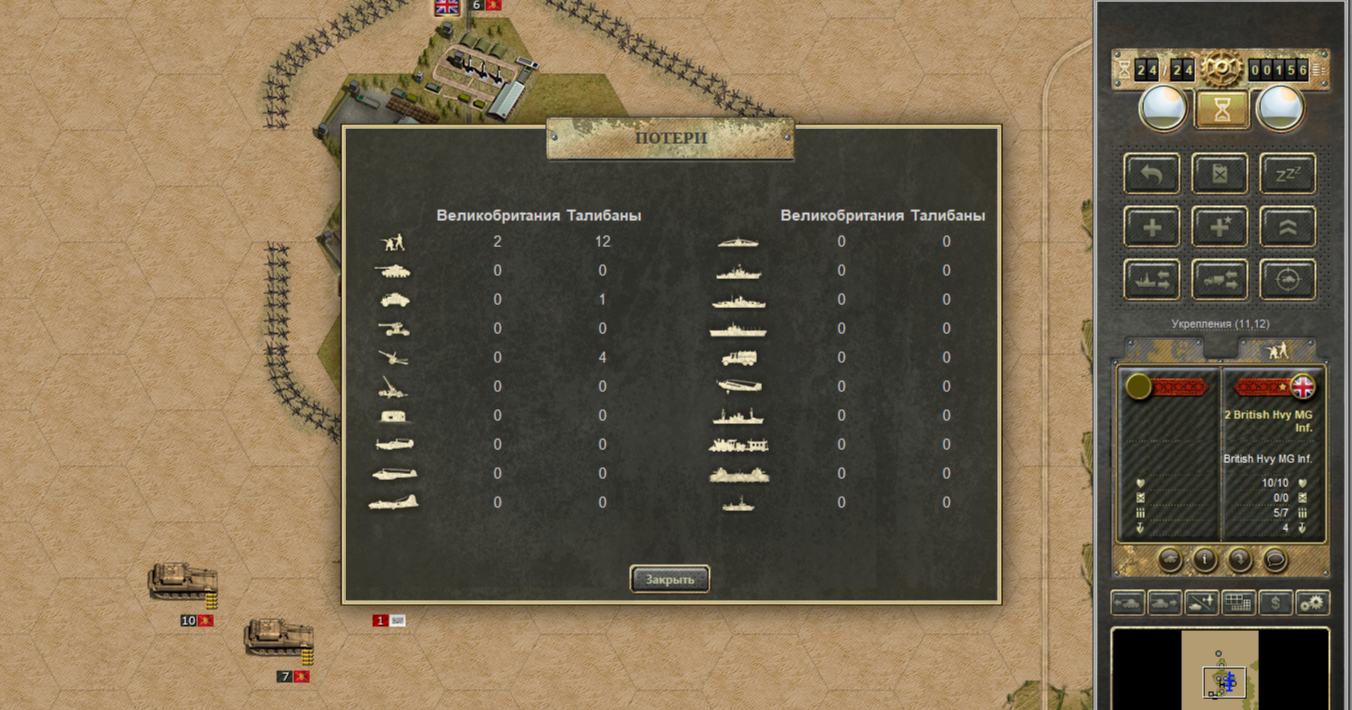
Task: Switch to the infantry unit tab
Action: click(1277, 349)
